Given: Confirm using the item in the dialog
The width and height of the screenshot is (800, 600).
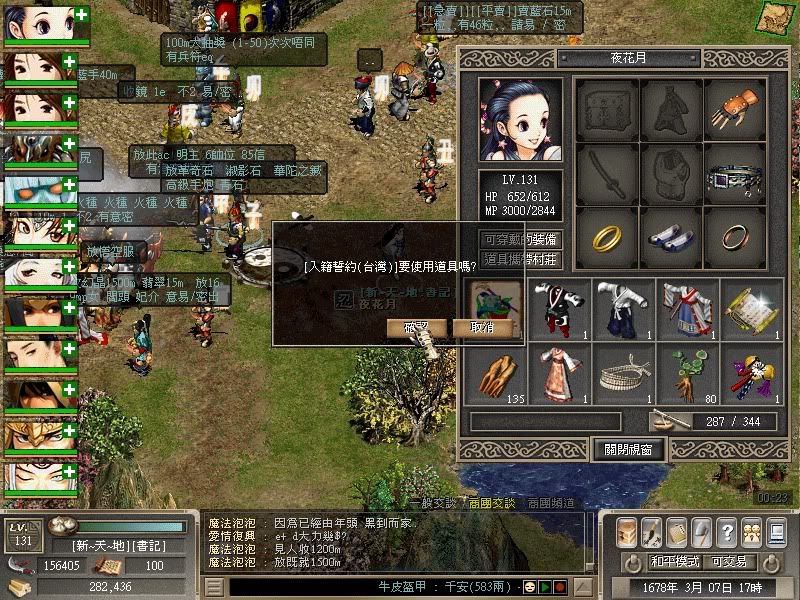Looking at the screenshot, I should tap(416, 328).
